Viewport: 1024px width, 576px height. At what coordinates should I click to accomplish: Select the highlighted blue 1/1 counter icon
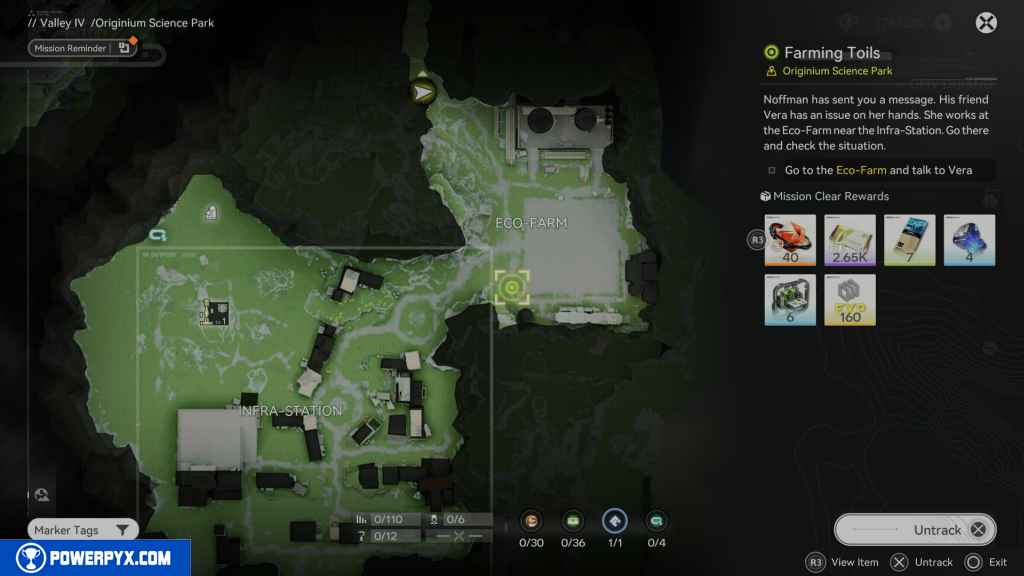click(x=615, y=521)
